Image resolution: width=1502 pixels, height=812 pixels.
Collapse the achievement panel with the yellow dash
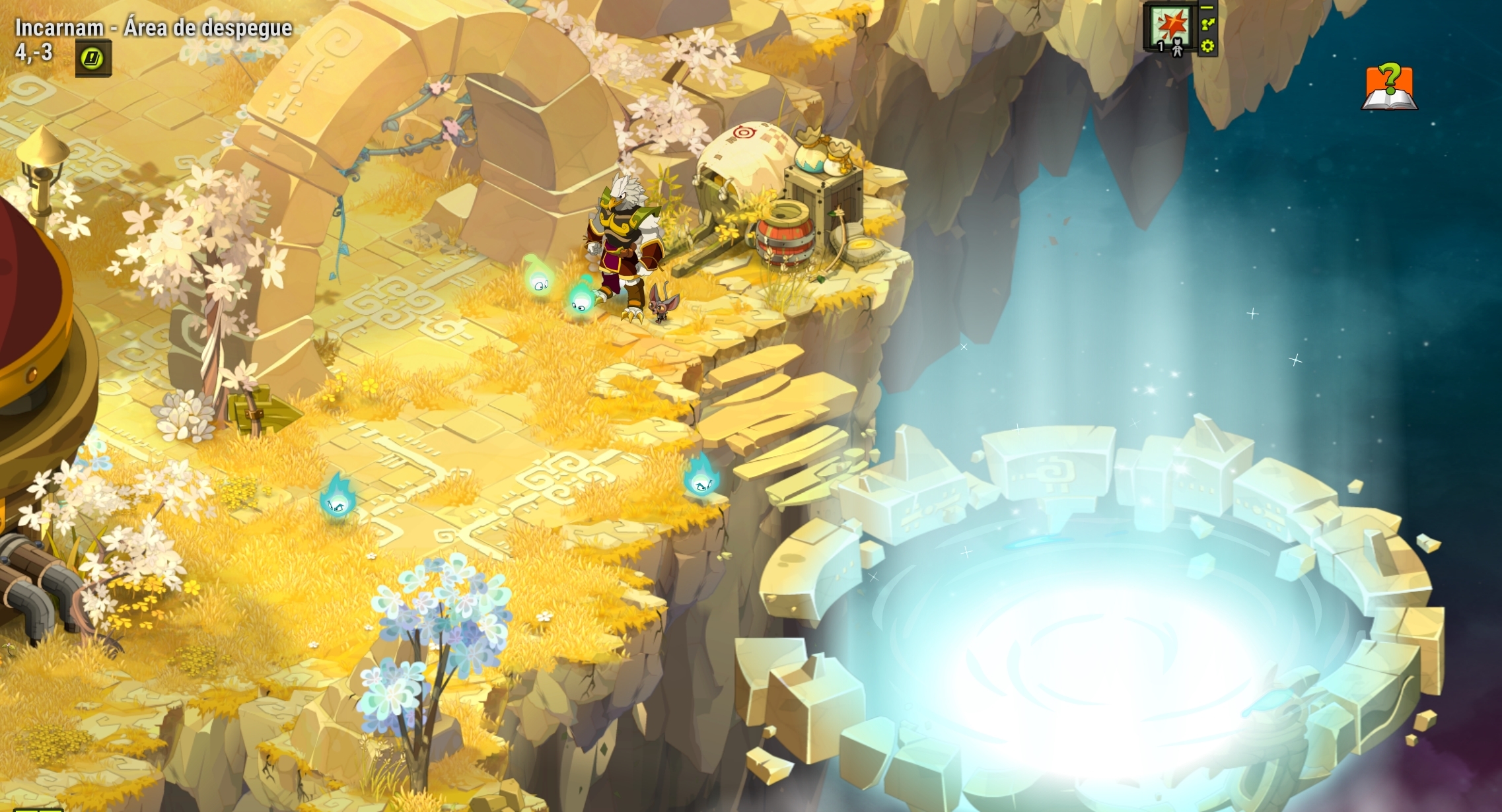(1207, 8)
